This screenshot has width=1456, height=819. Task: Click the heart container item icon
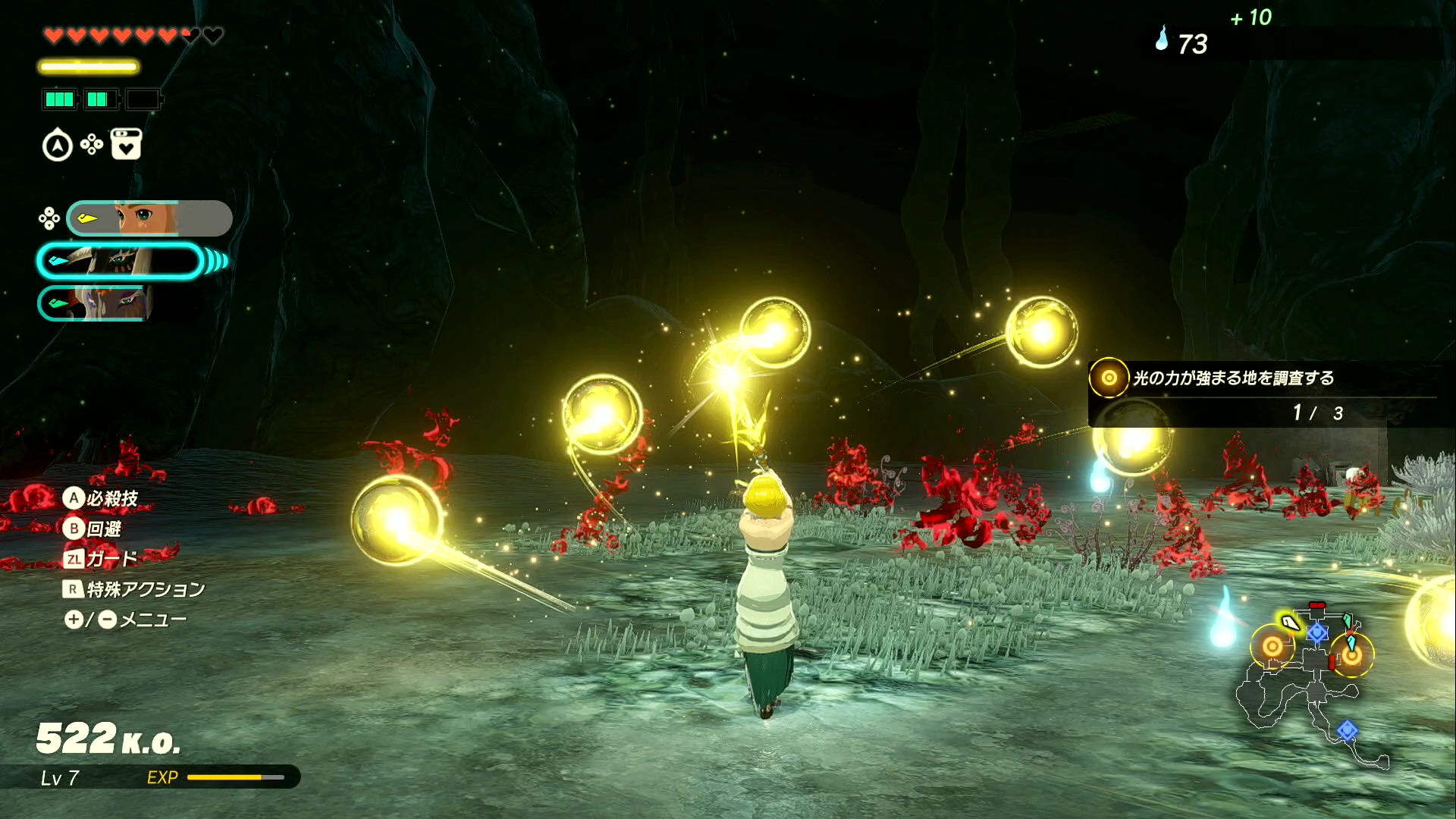click(126, 144)
